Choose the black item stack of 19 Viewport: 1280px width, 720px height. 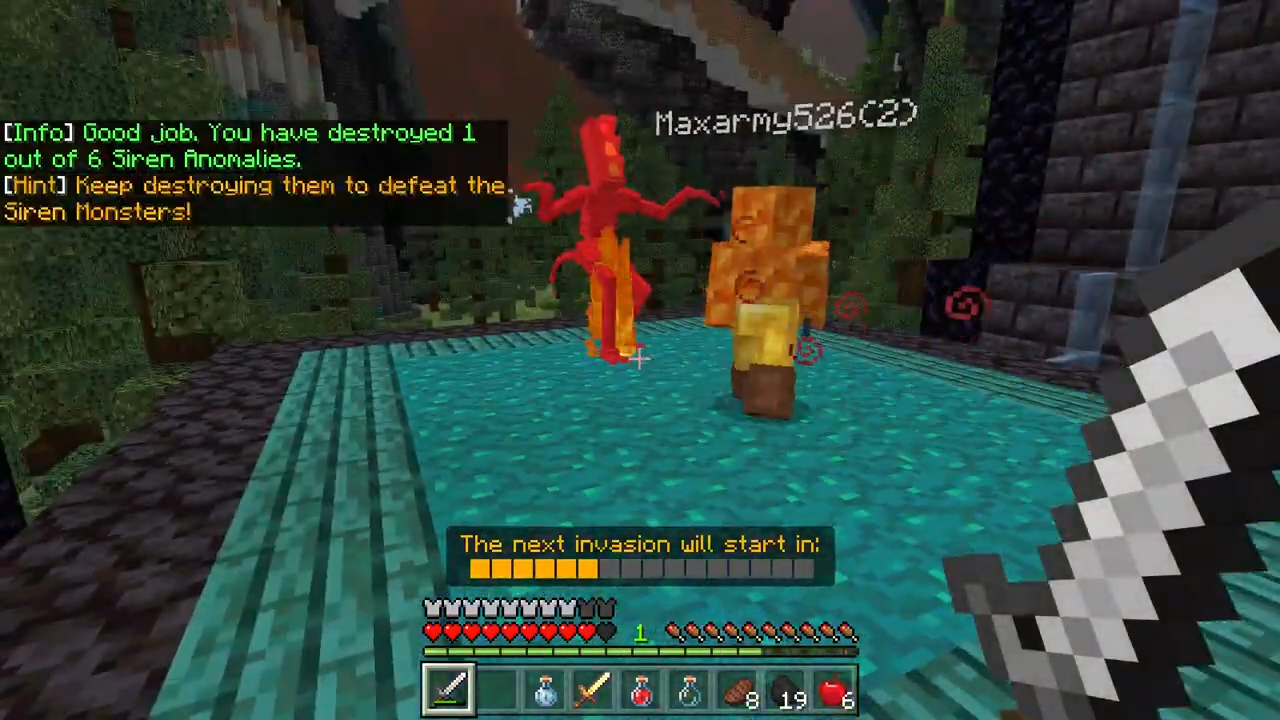coord(785,690)
